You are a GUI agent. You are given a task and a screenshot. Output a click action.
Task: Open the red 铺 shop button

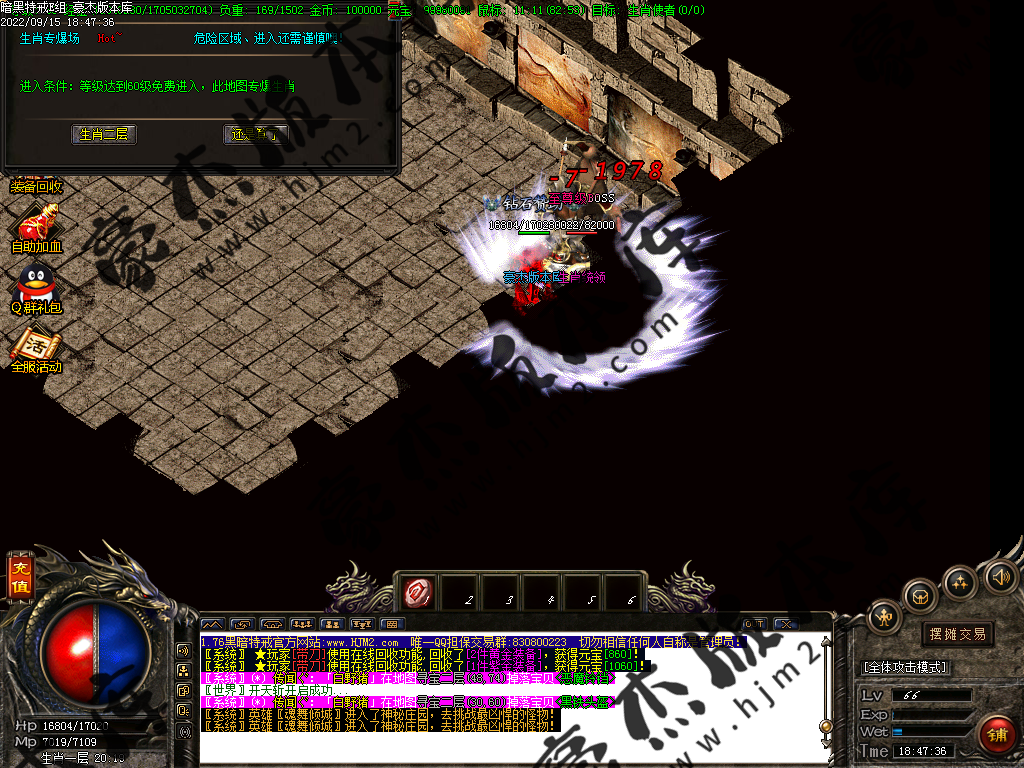(996, 735)
